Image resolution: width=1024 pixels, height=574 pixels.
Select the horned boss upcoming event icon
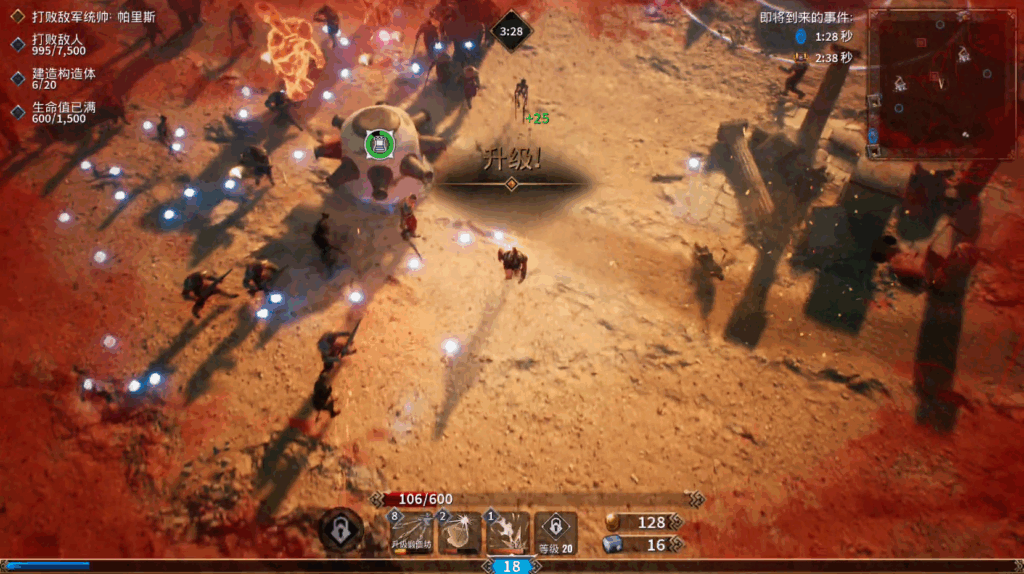800,58
